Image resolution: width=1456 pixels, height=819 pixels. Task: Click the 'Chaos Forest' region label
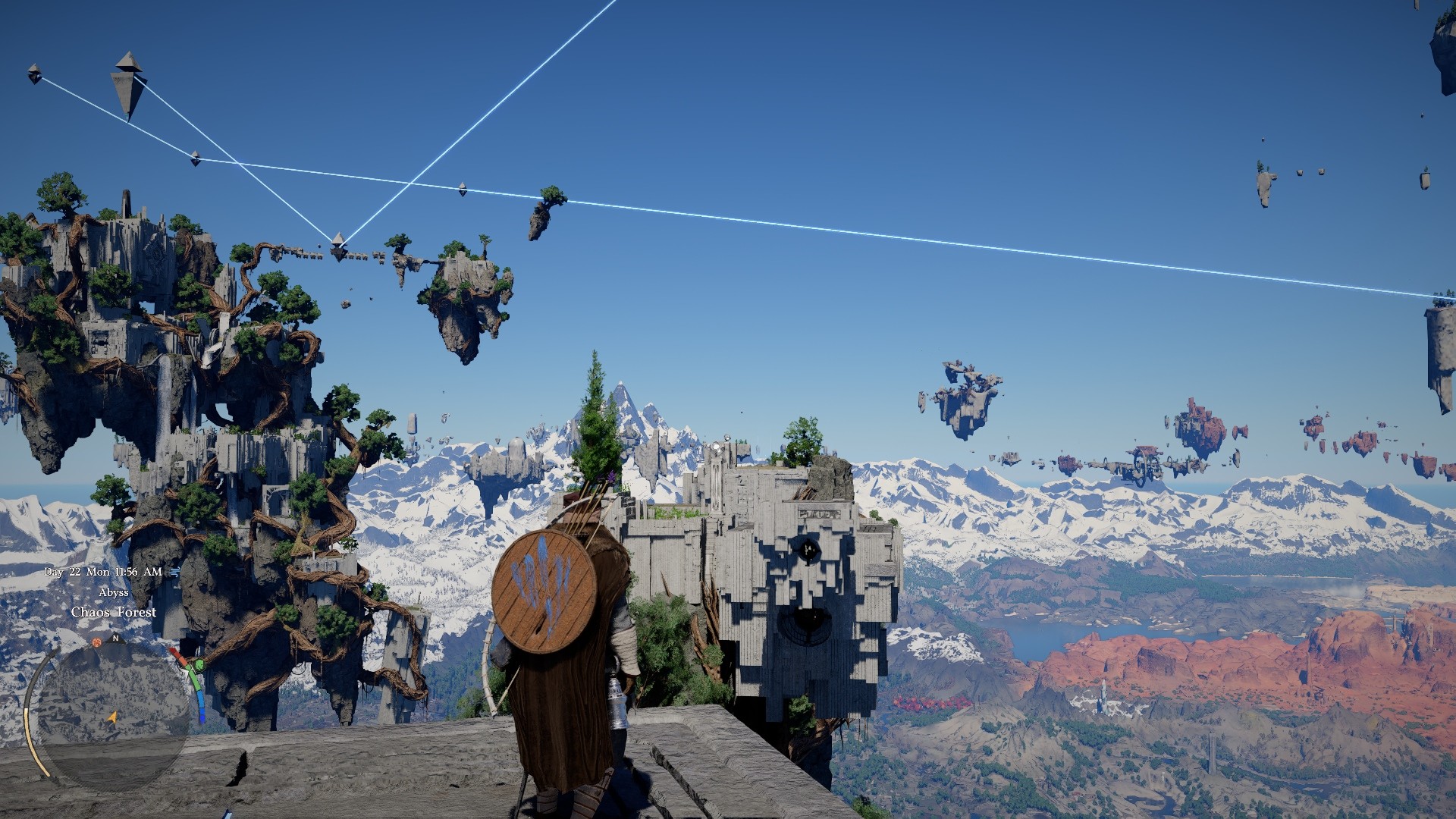tap(115, 612)
